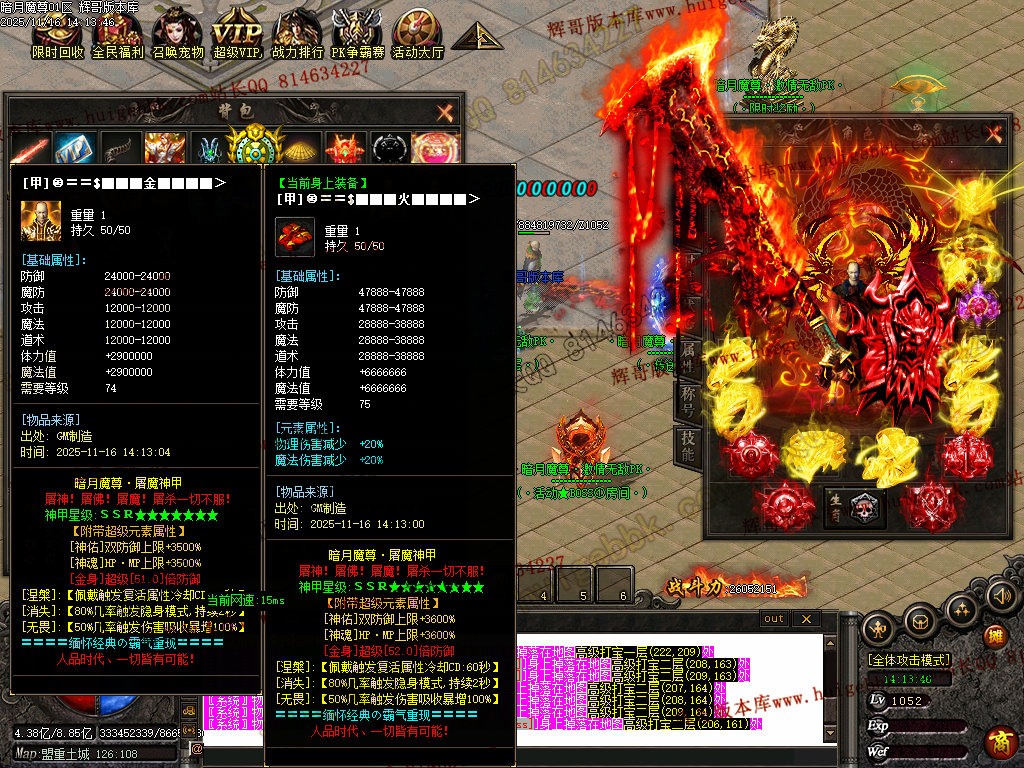This screenshot has height=768, width=1024.
Task: Show the 战力排行 power ranking
Action: (297, 32)
